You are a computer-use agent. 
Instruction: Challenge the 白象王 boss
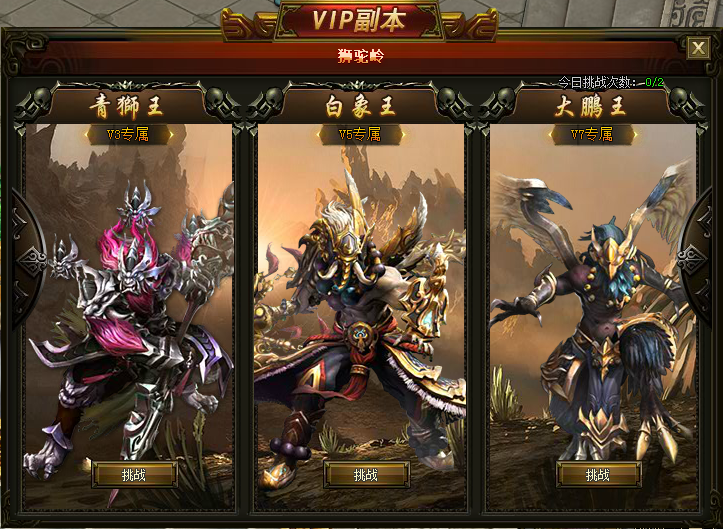(x=366, y=475)
